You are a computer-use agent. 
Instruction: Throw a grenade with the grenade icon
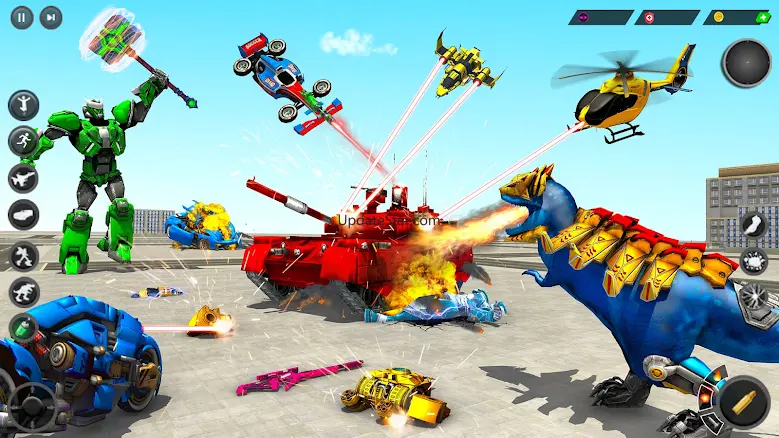[x=23, y=326]
